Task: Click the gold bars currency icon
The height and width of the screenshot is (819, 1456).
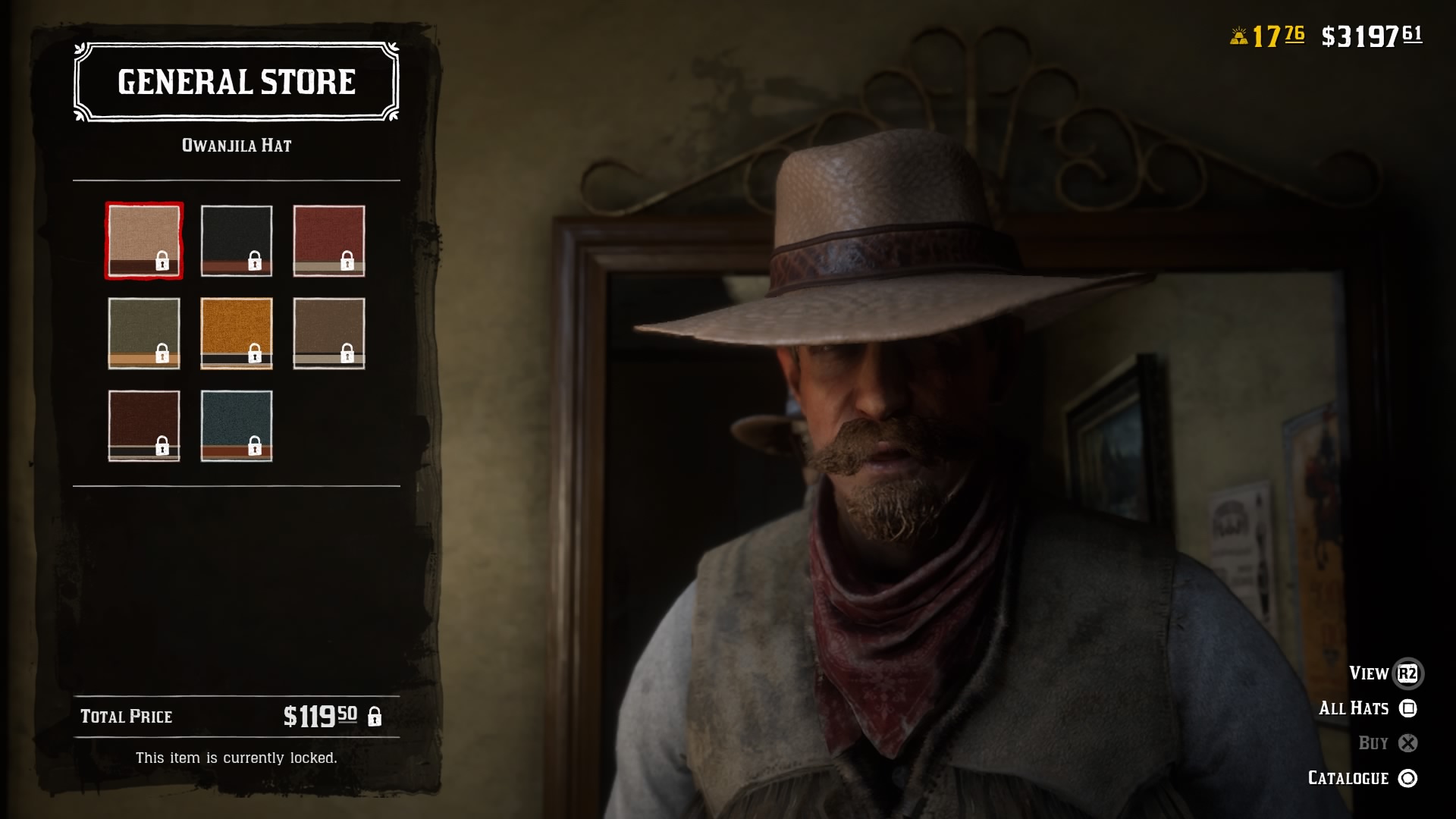Action: click(x=1239, y=34)
